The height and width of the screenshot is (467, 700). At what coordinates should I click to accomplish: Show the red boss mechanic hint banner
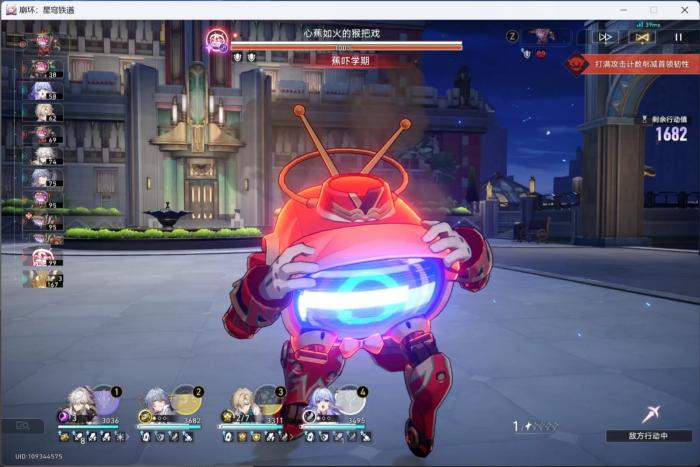[x=631, y=64]
